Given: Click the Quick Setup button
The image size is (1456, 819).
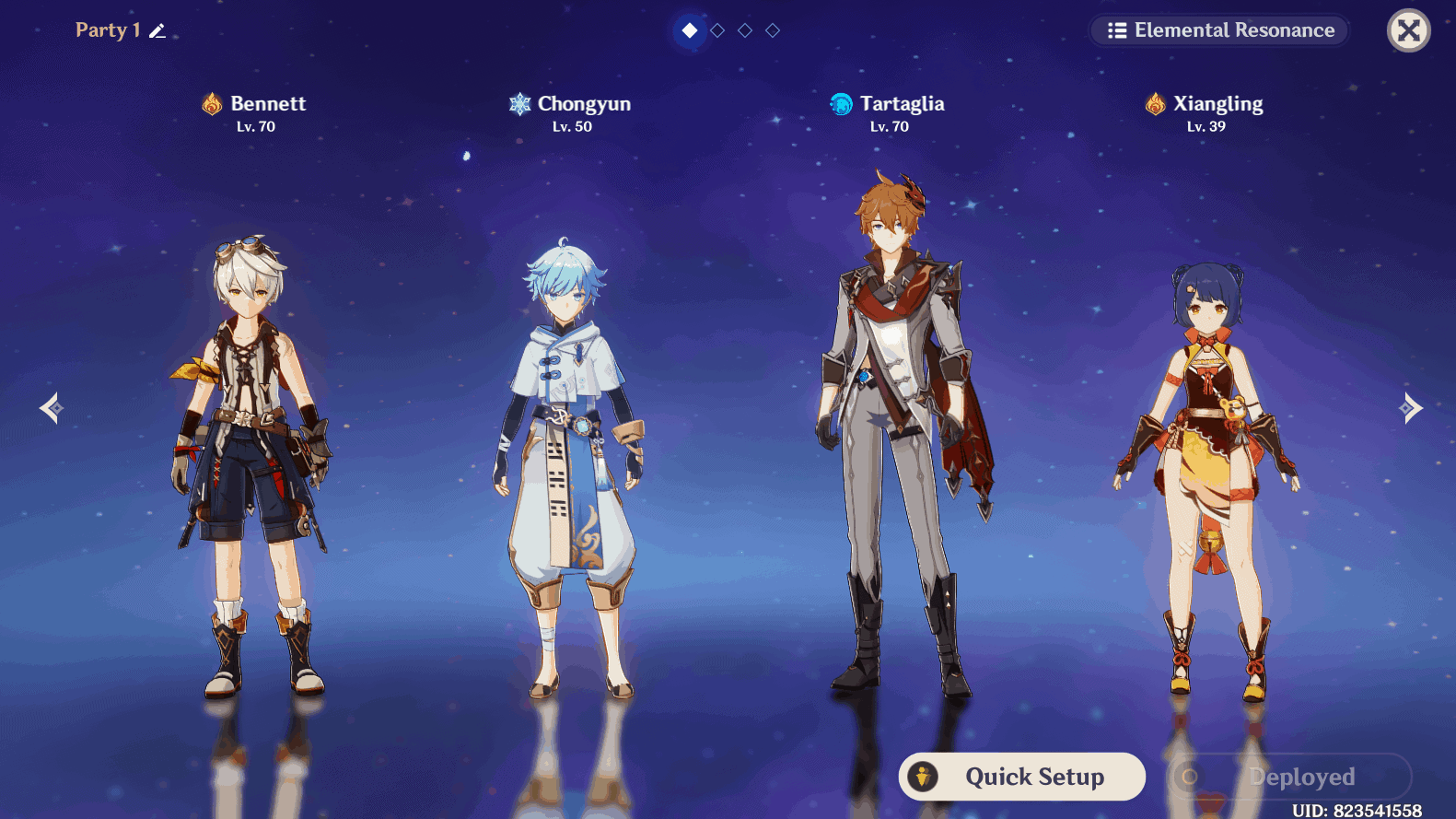Looking at the screenshot, I should point(1021,777).
